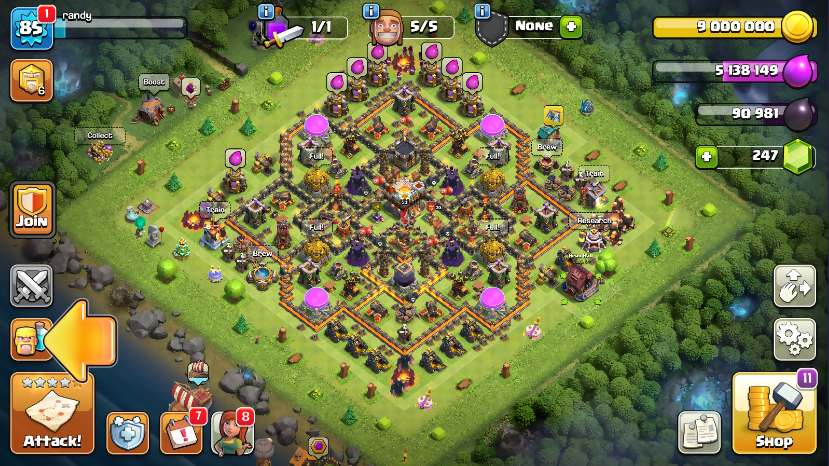Open the calendar events with 7 alerts
The width and height of the screenshot is (829, 466).
[x=181, y=433]
